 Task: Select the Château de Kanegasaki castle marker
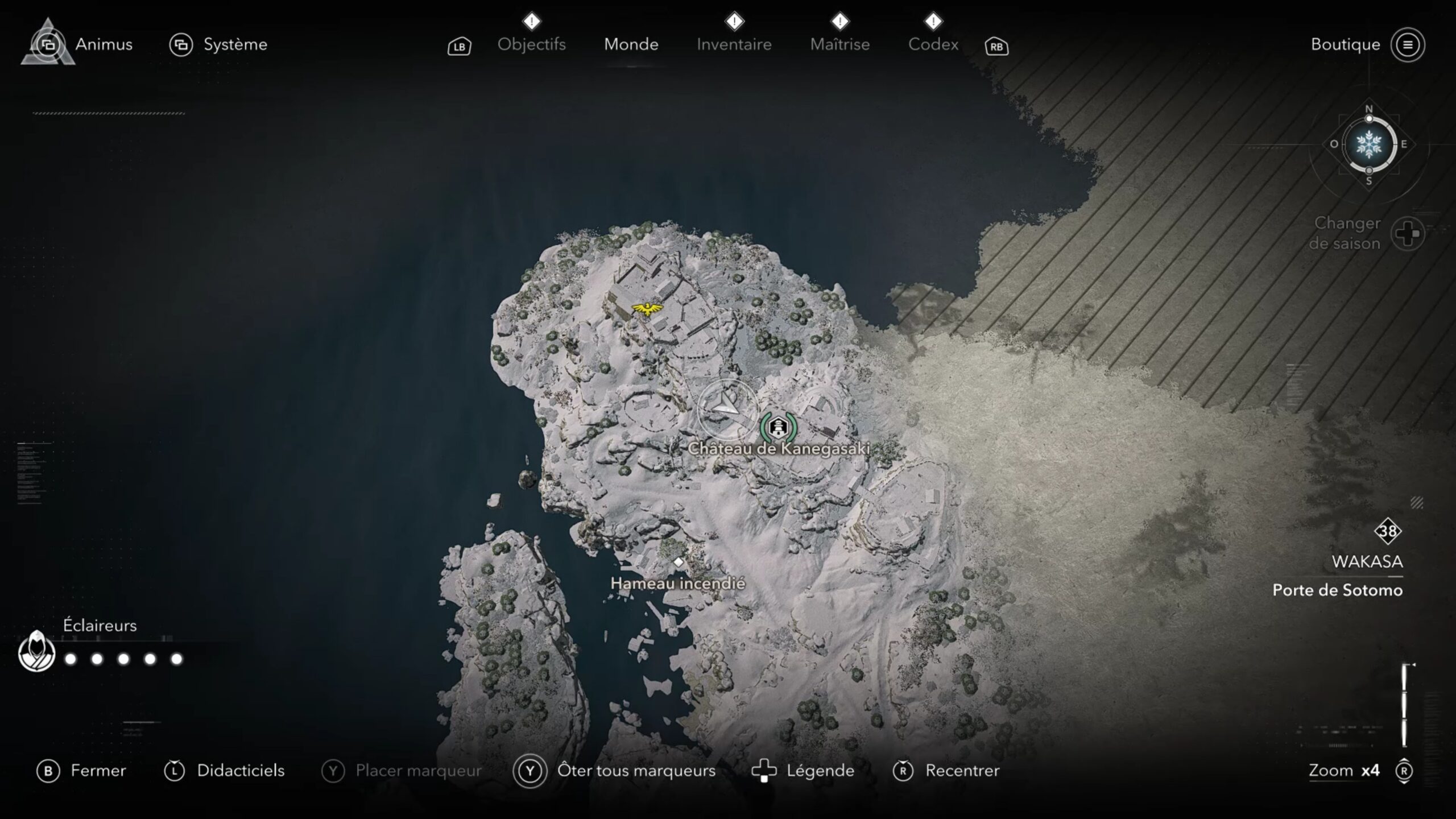point(778,427)
